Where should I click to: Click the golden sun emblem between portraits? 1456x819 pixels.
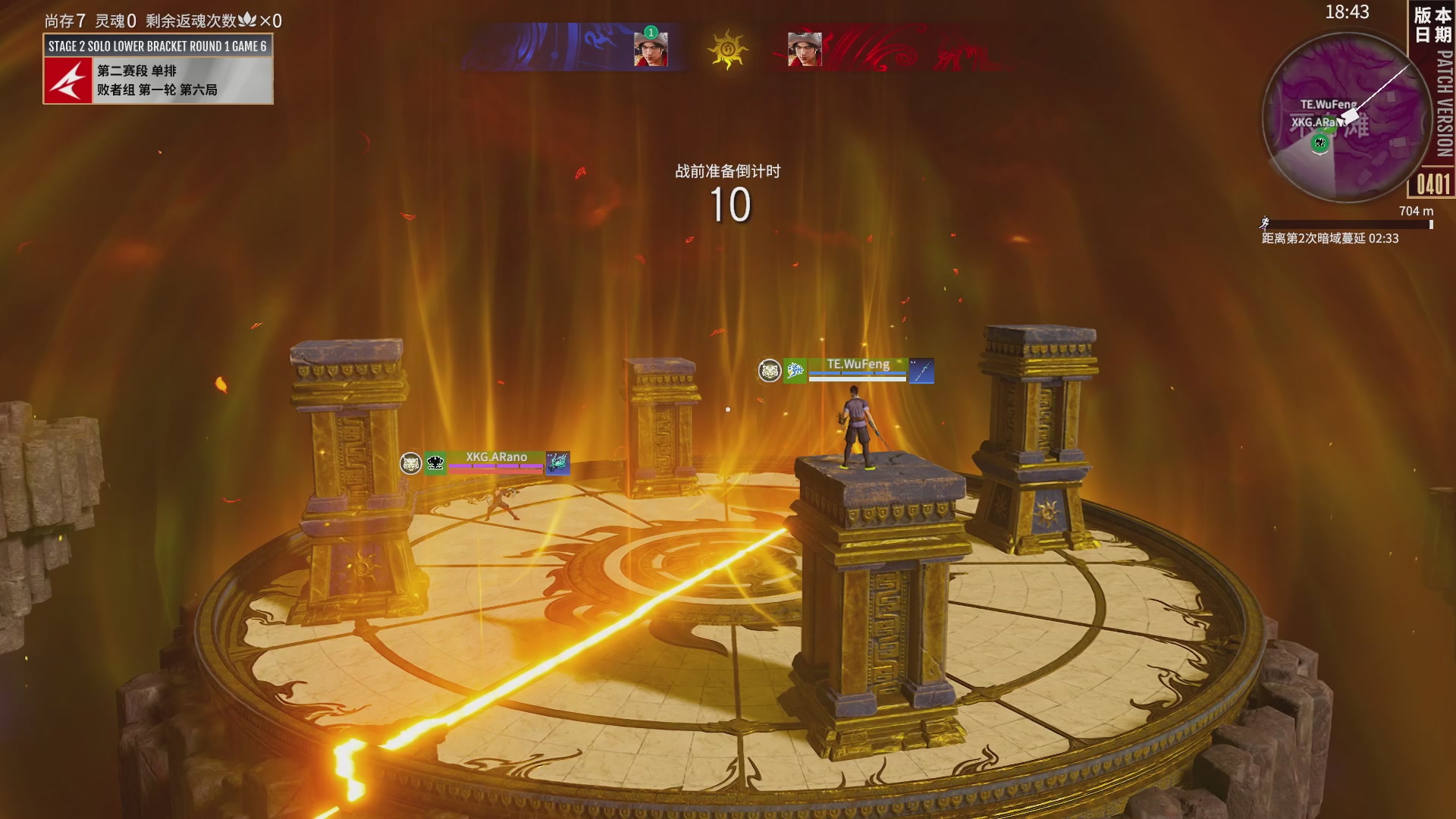pos(727,49)
